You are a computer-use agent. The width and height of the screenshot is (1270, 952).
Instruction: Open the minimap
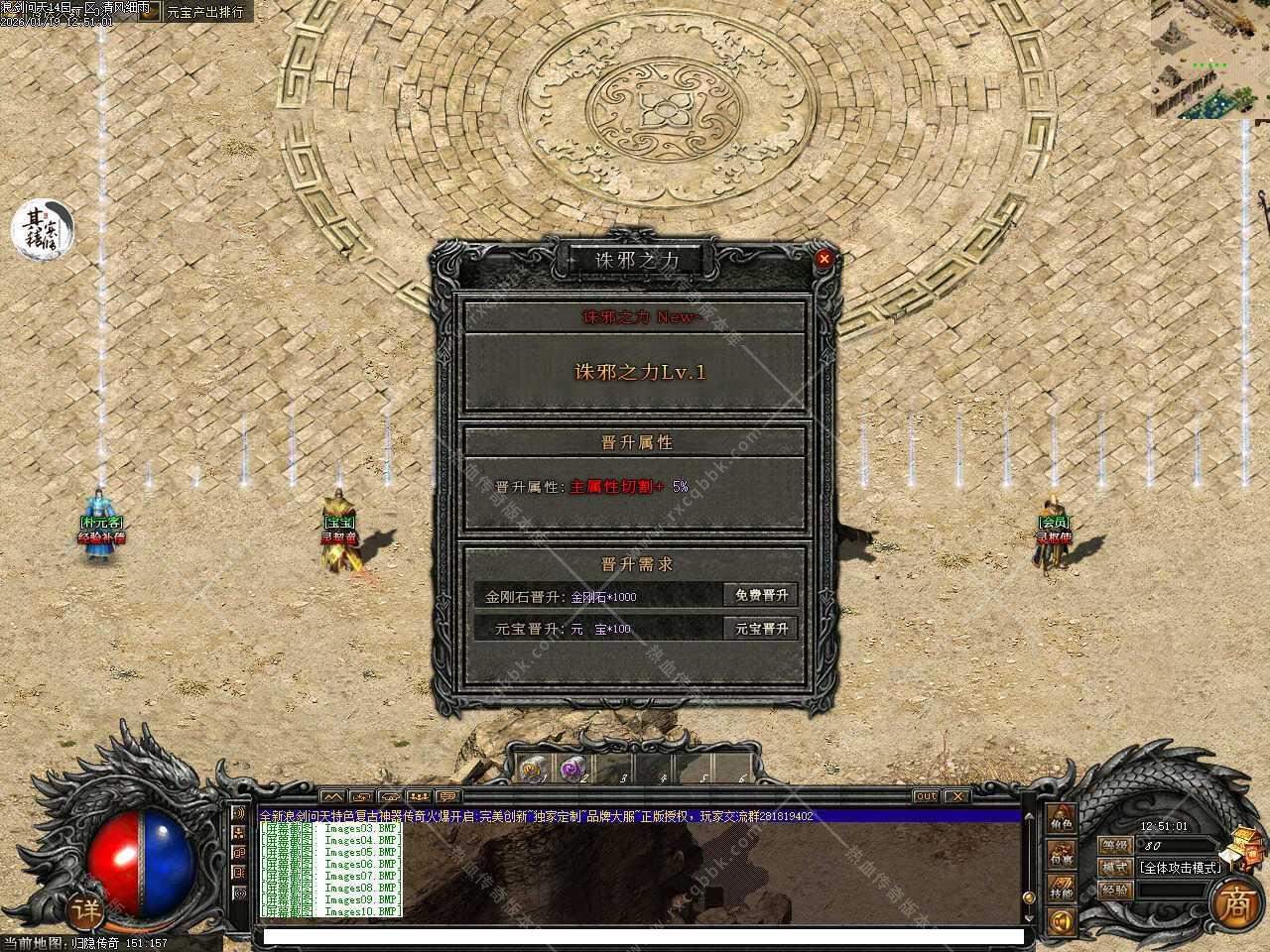pyautogui.click(x=1209, y=59)
